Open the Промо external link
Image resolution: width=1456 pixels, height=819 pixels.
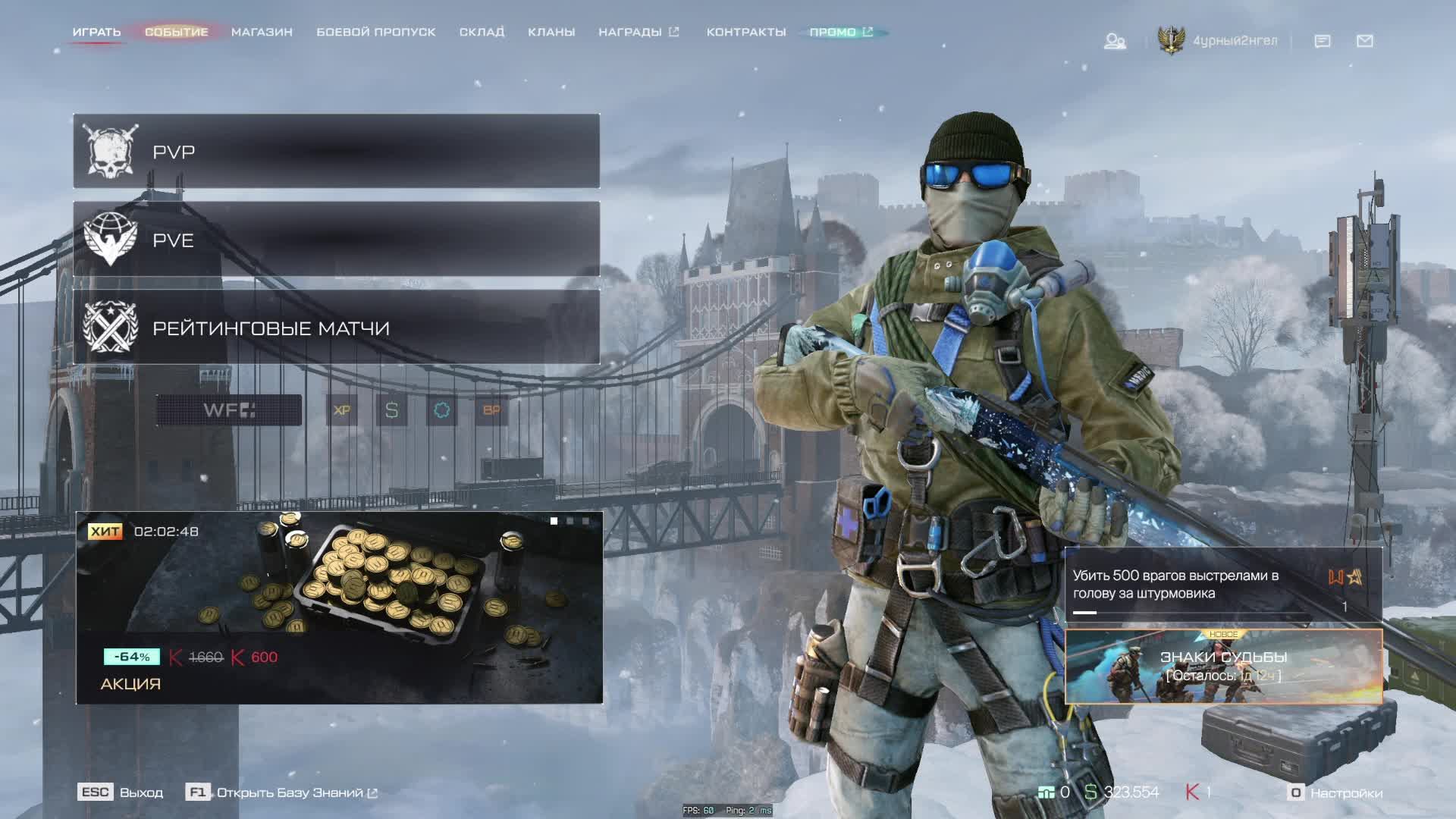(x=840, y=32)
